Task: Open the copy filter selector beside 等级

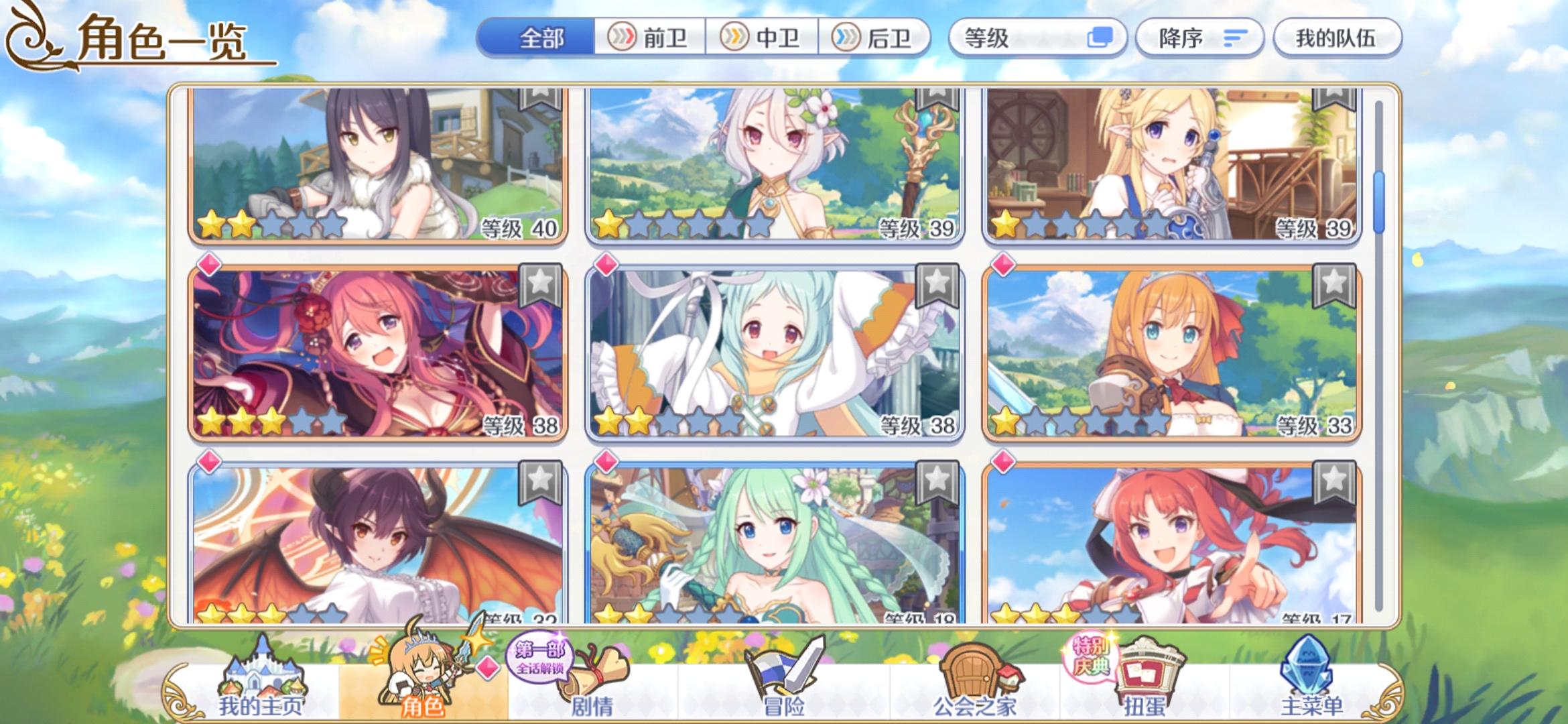Action: click(1099, 38)
